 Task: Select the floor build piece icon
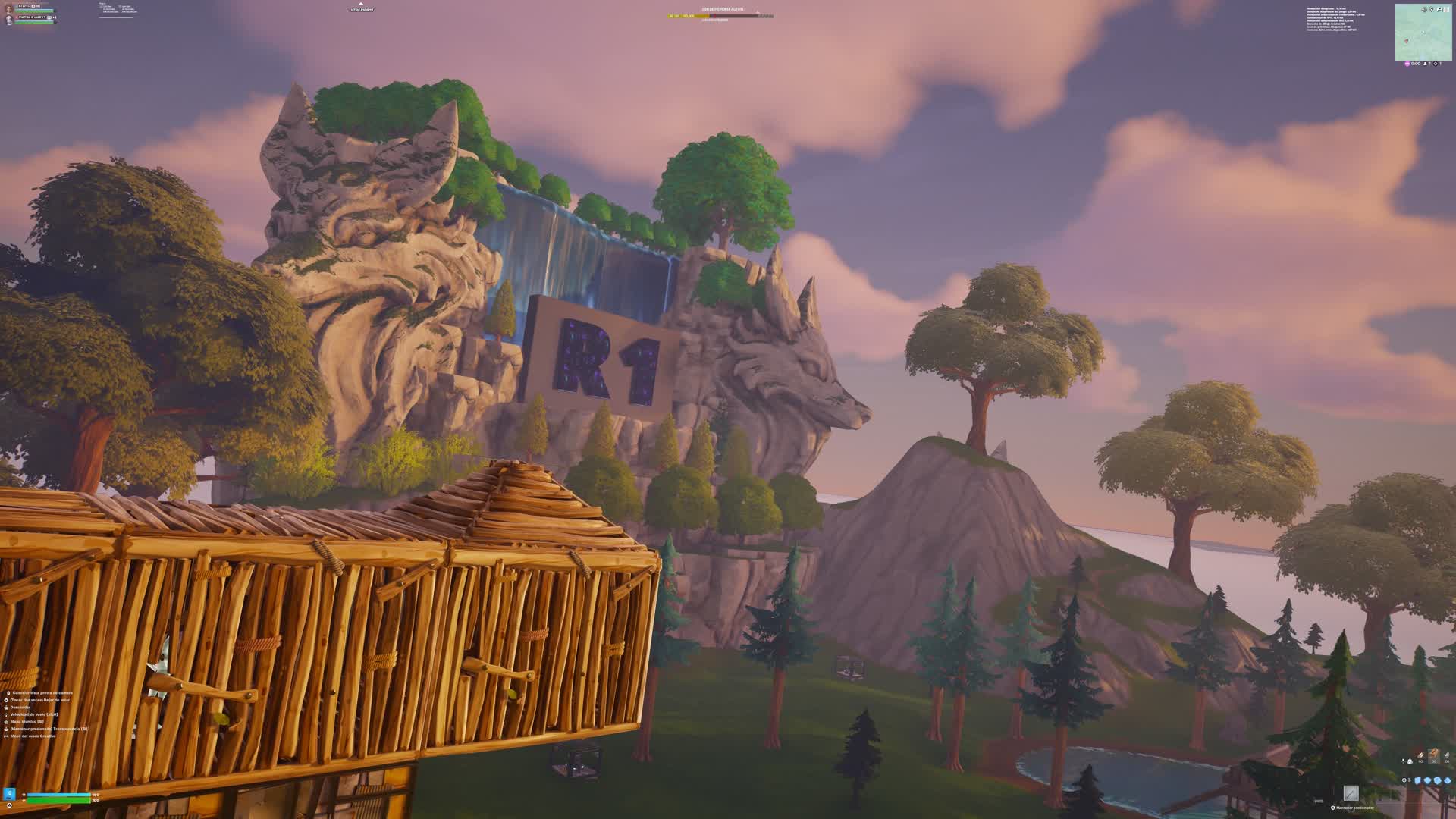tap(1428, 780)
